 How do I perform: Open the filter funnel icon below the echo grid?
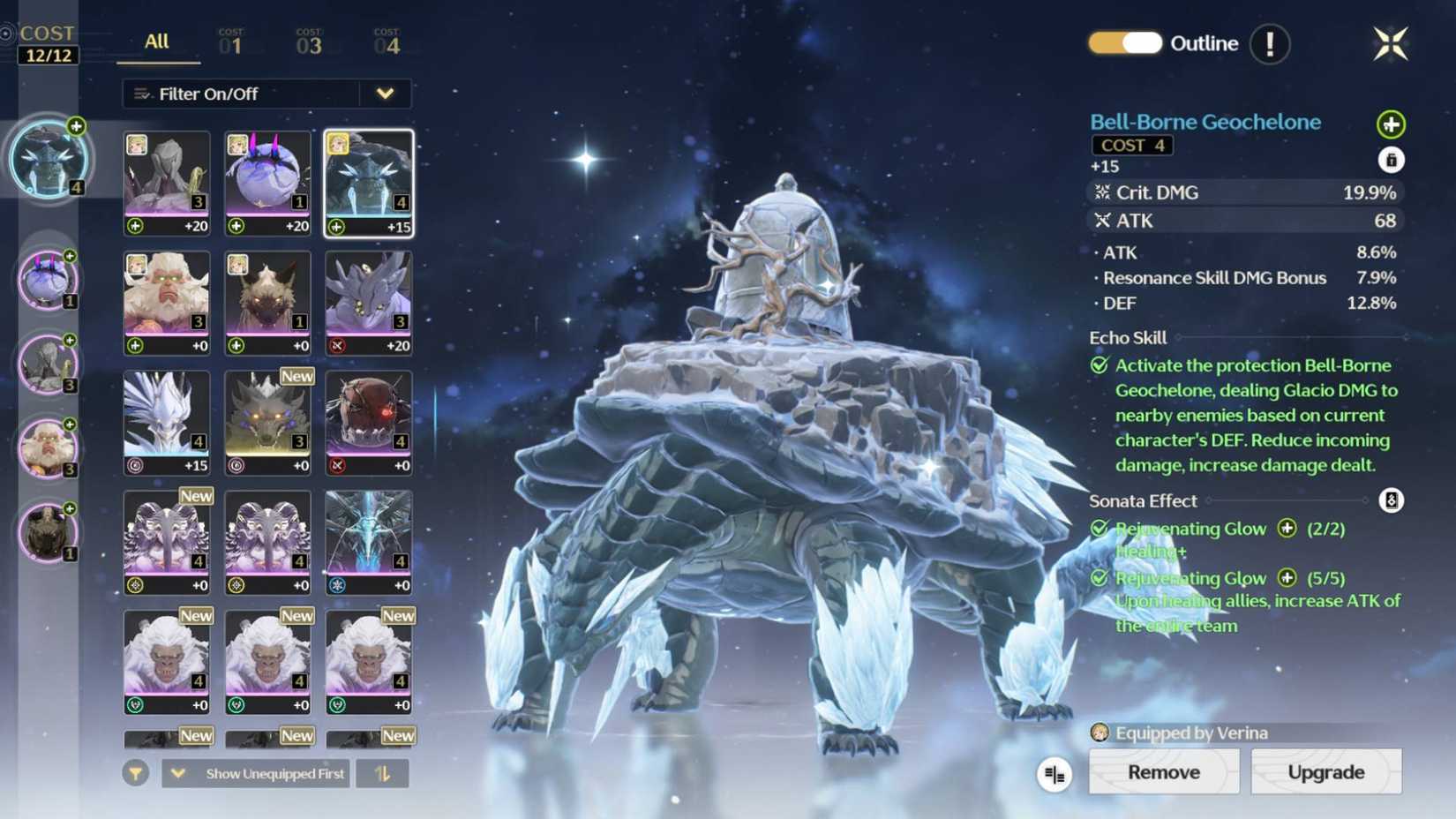click(x=134, y=772)
